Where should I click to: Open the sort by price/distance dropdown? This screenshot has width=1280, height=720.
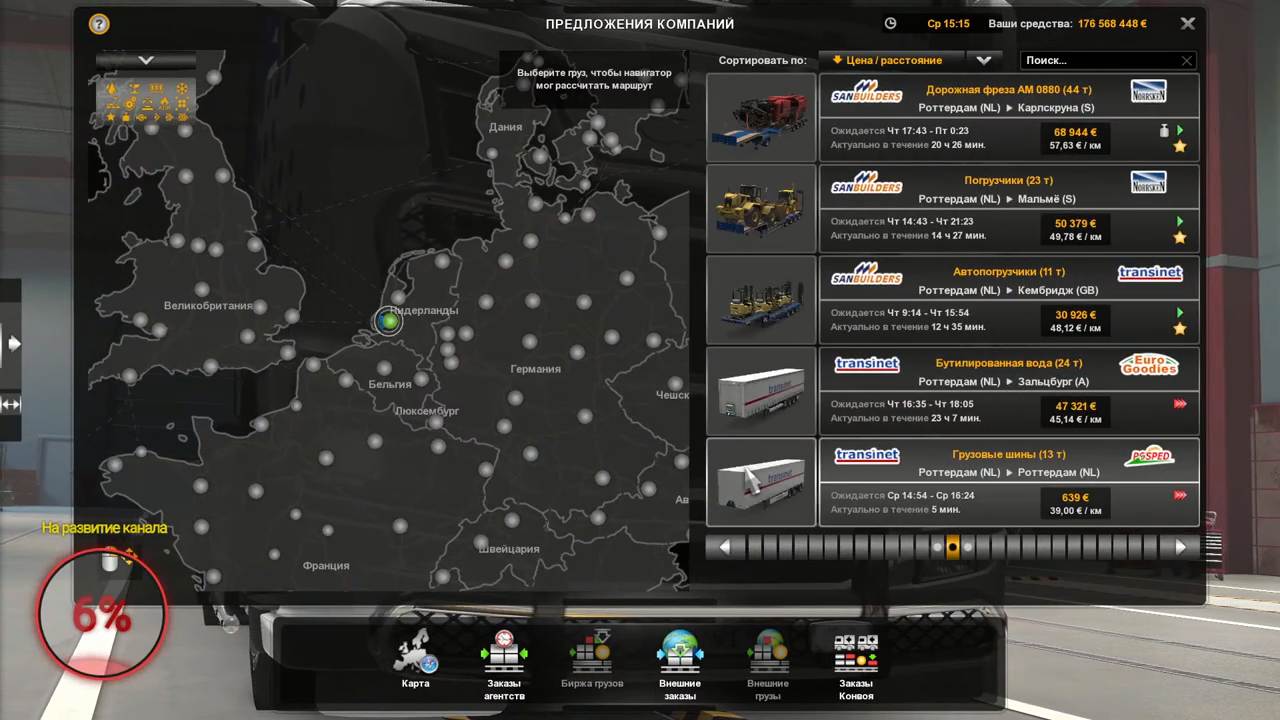(x=891, y=60)
